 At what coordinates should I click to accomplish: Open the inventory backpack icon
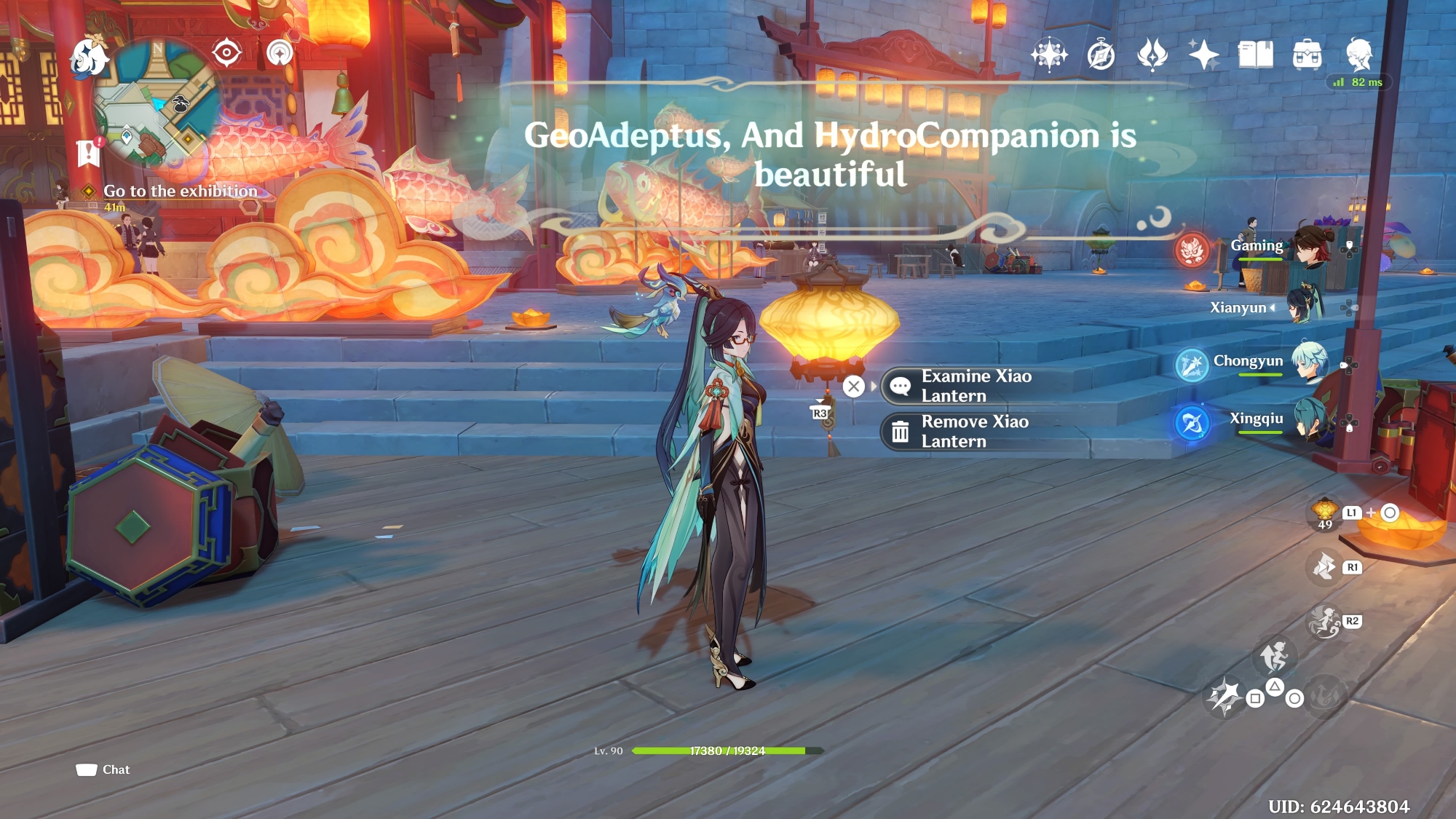point(1307,55)
